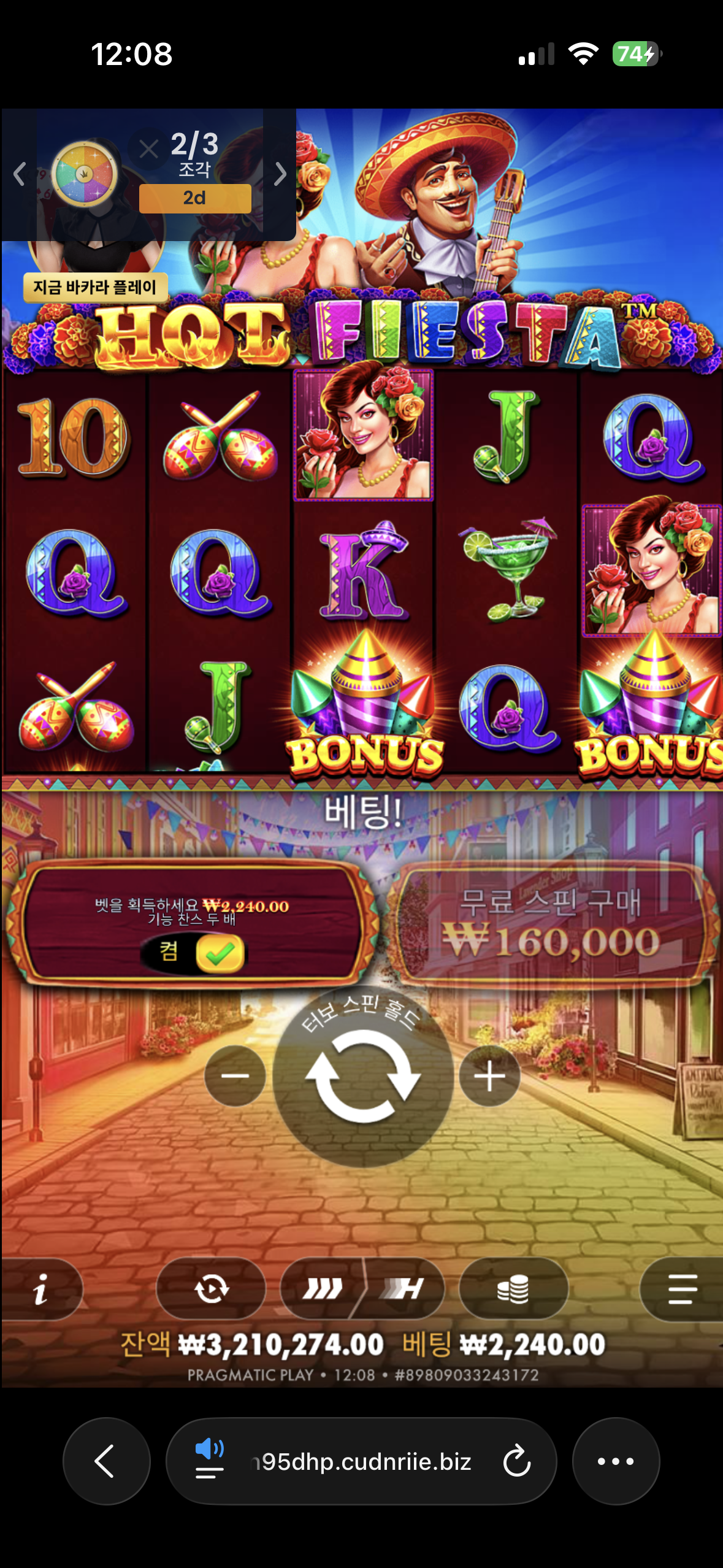Open the prize wheel promo icon
Viewport: 723px width, 1568px height.
pyautogui.click(x=84, y=174)
